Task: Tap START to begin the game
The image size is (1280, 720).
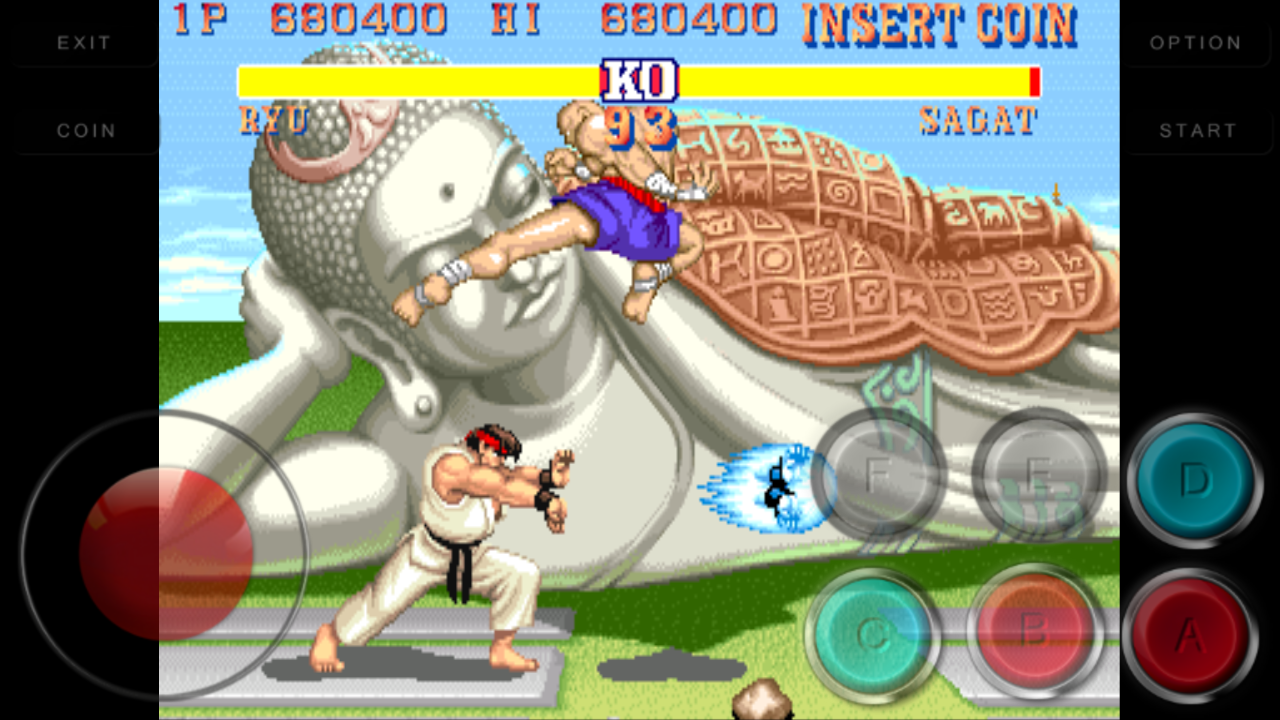Action: (1196, 130)
